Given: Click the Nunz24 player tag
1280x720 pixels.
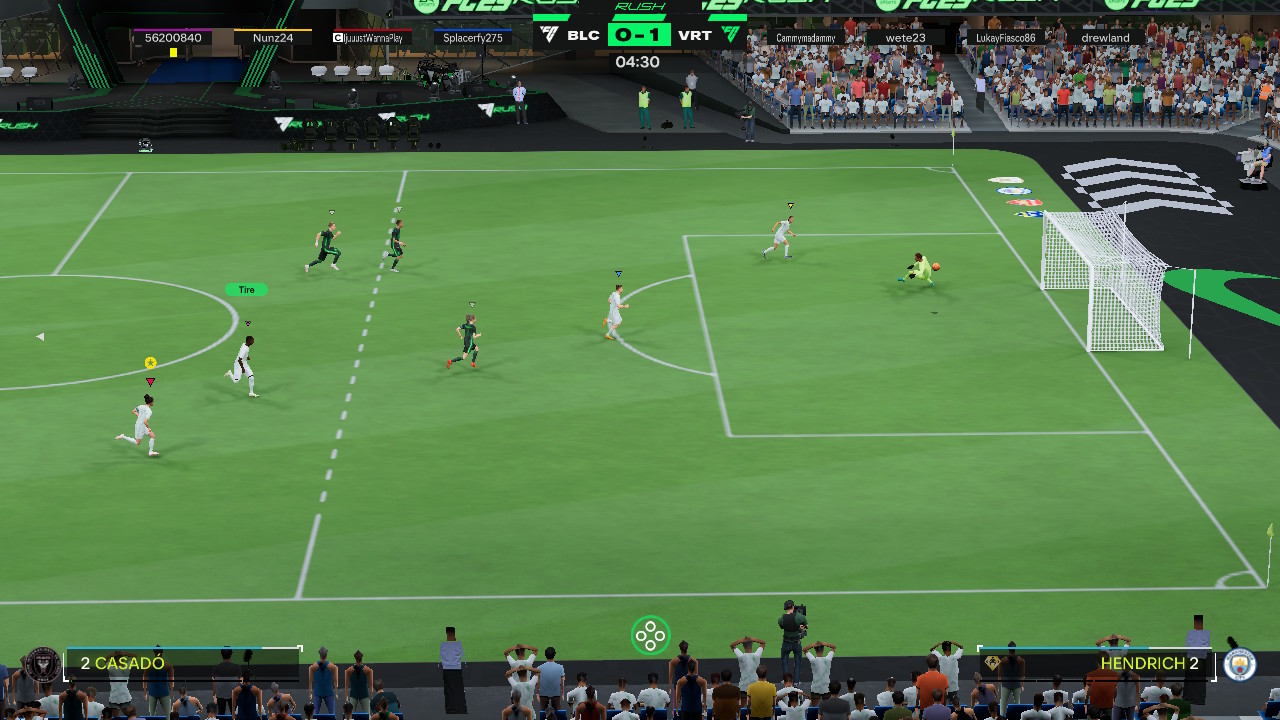Looking at the screenshot, I should click(x=273, y=38).
